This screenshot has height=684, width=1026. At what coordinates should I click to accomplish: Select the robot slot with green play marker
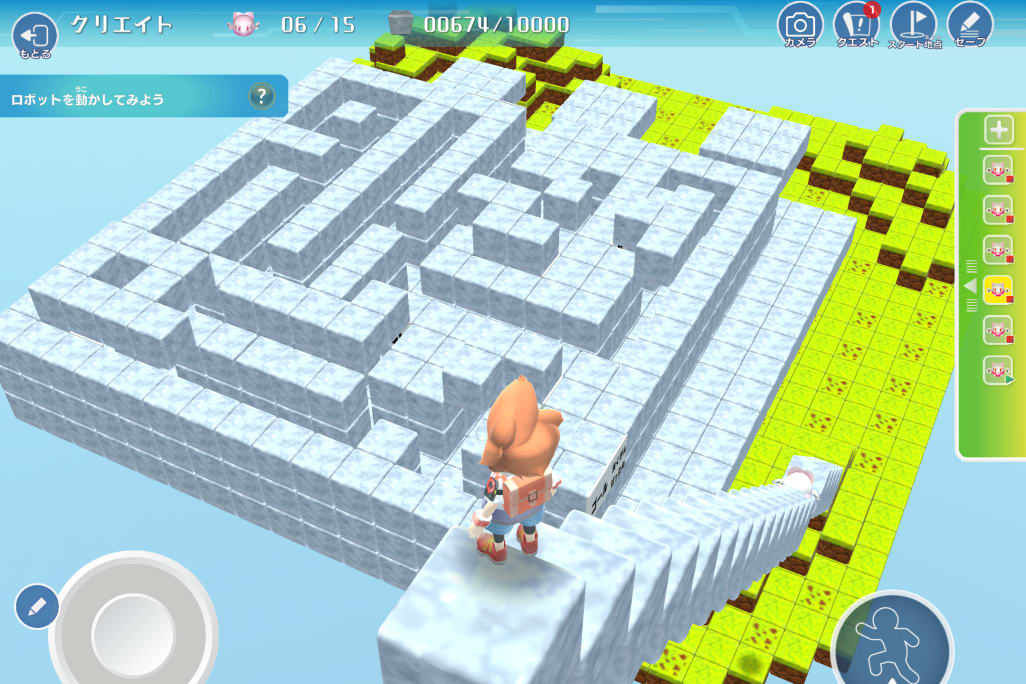pyautogui.click(x=997, y=370)
